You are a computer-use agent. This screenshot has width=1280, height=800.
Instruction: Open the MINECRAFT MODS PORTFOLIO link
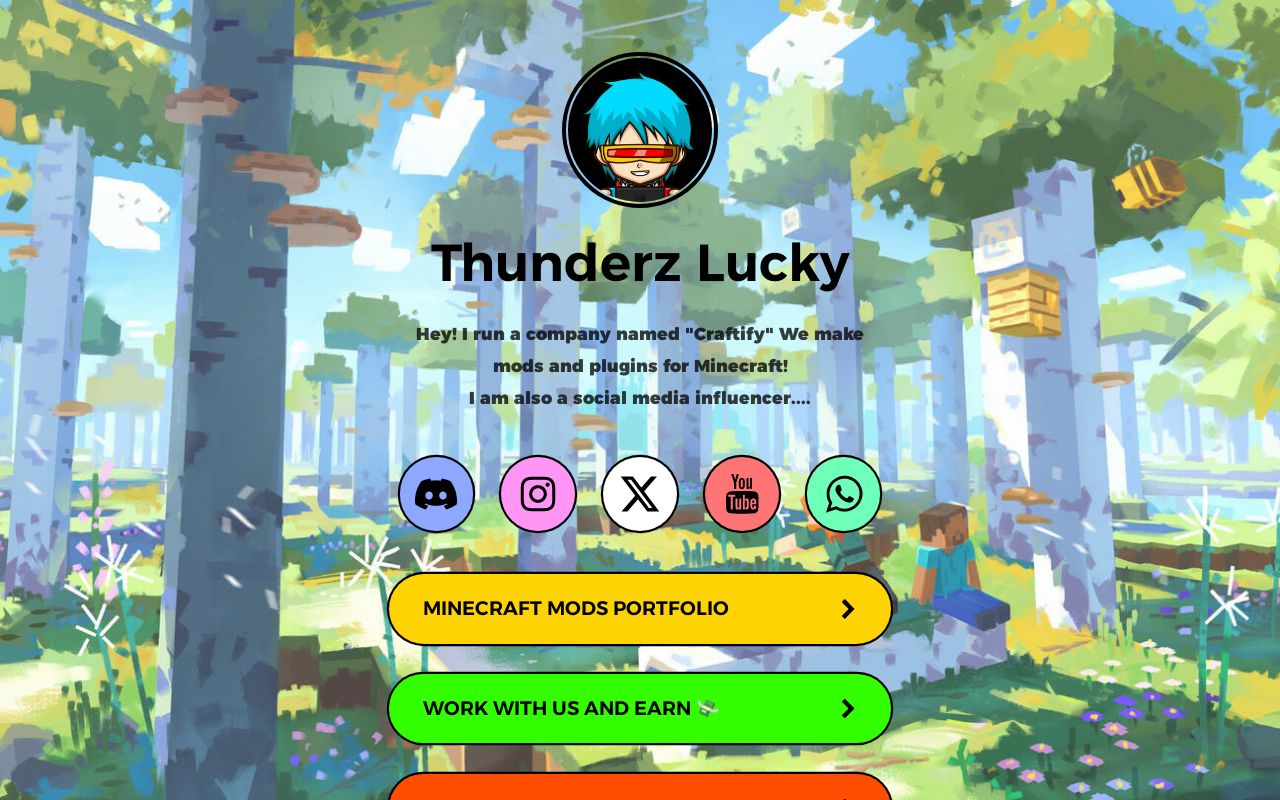point(576,608)
